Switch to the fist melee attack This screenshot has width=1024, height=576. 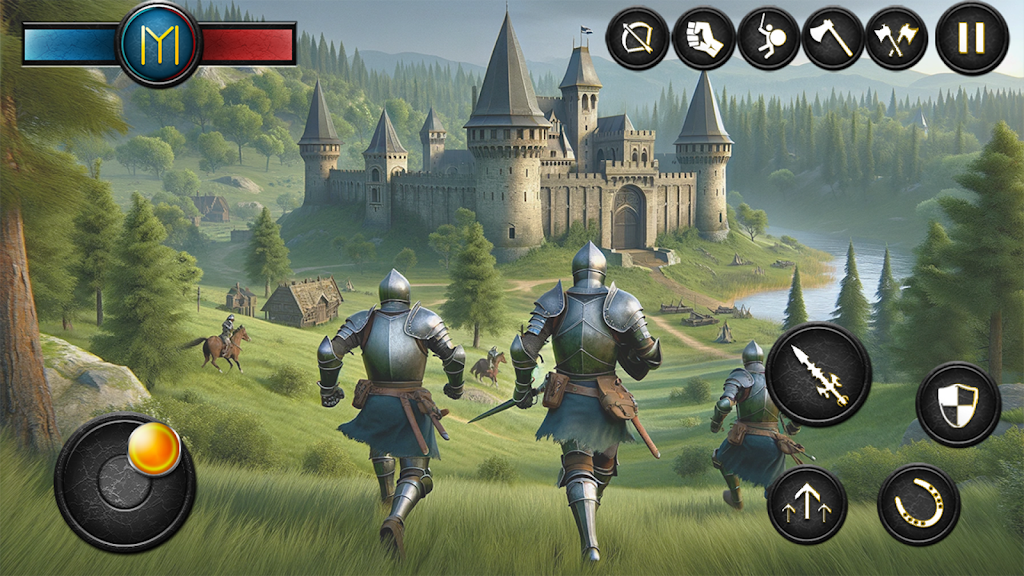[704, 38]
